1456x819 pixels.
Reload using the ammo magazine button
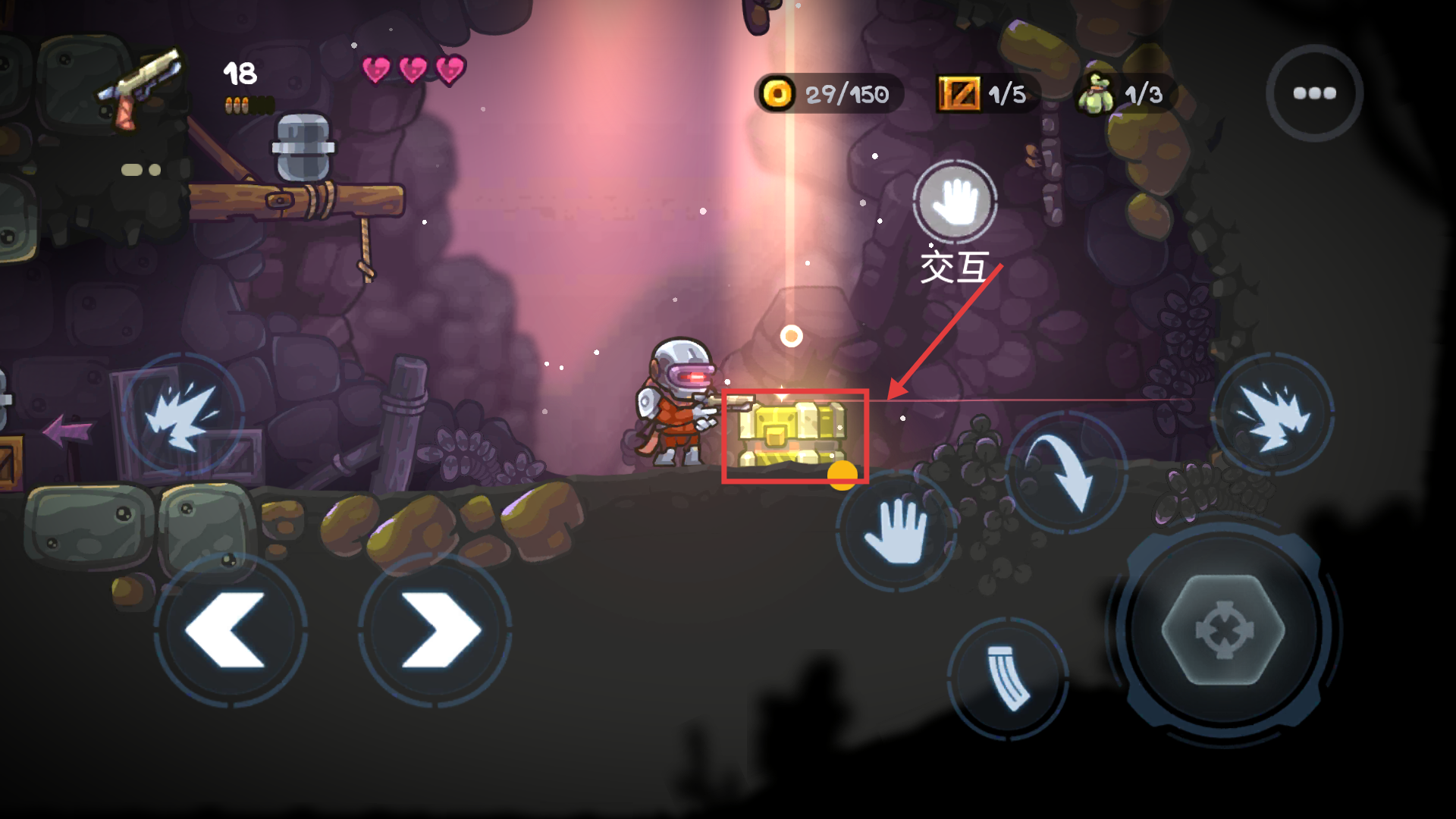pos(1008,677)
